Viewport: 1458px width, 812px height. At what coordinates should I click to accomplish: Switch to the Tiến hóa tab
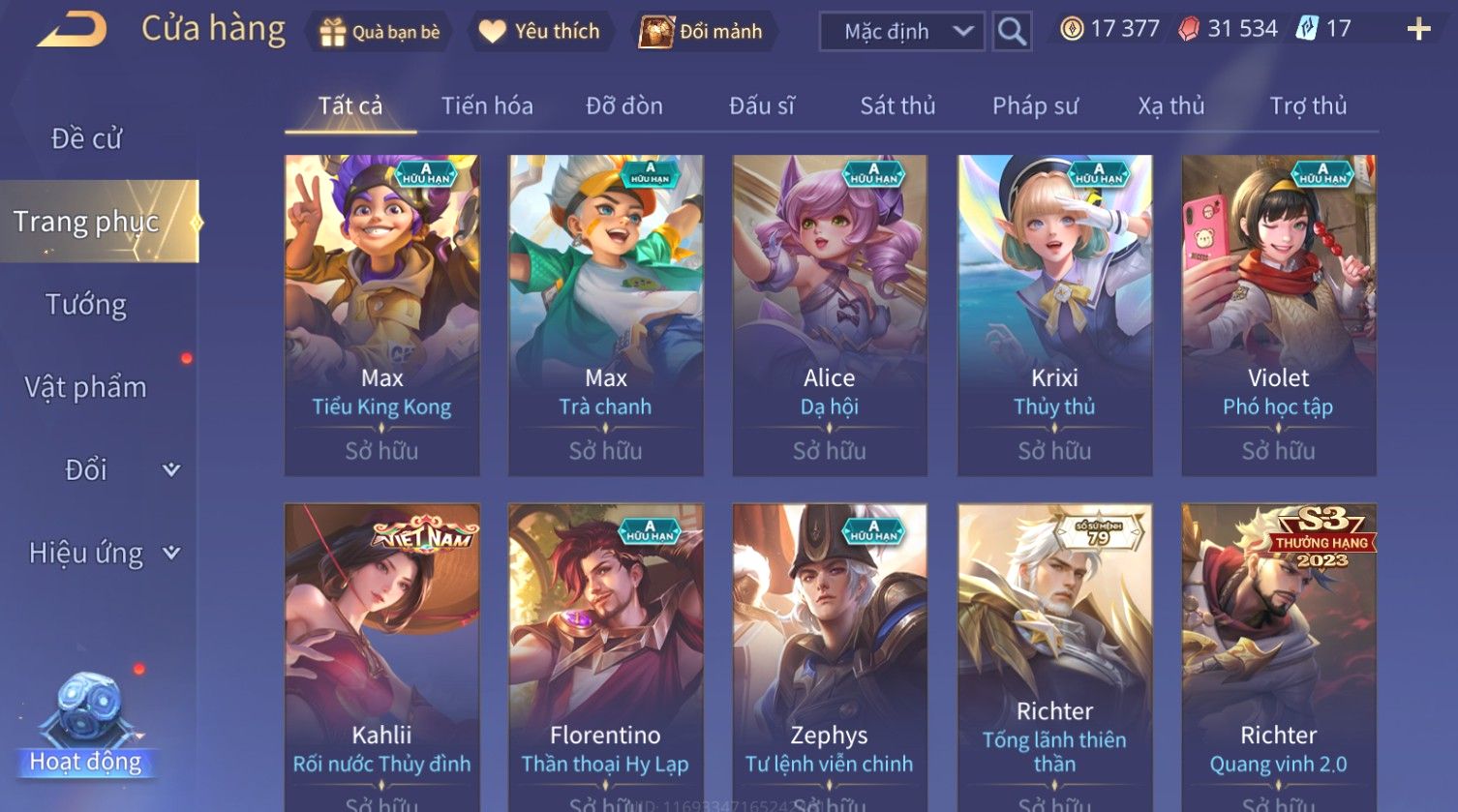[487, 105]
